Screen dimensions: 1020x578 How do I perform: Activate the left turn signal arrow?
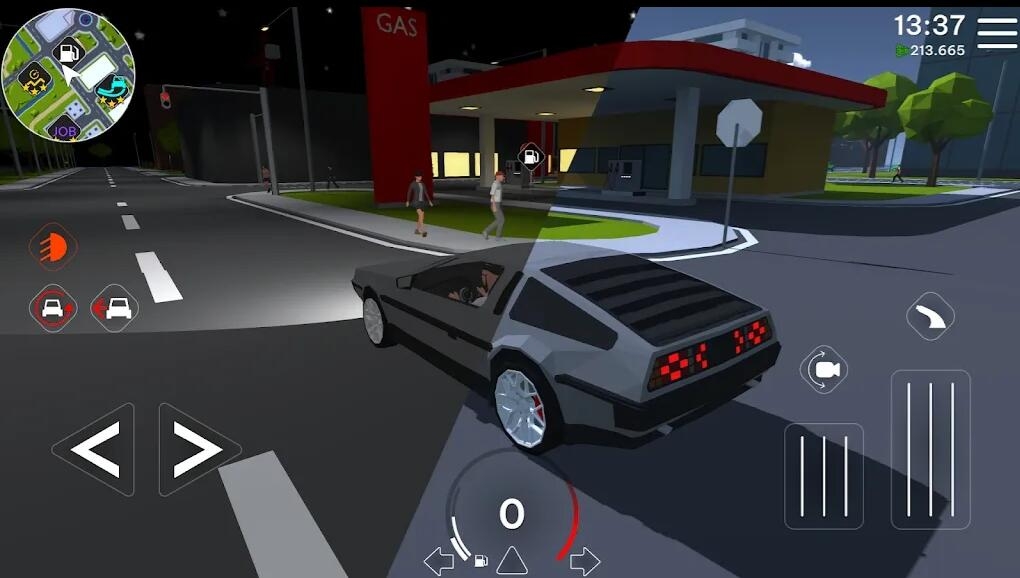(439, 560)
